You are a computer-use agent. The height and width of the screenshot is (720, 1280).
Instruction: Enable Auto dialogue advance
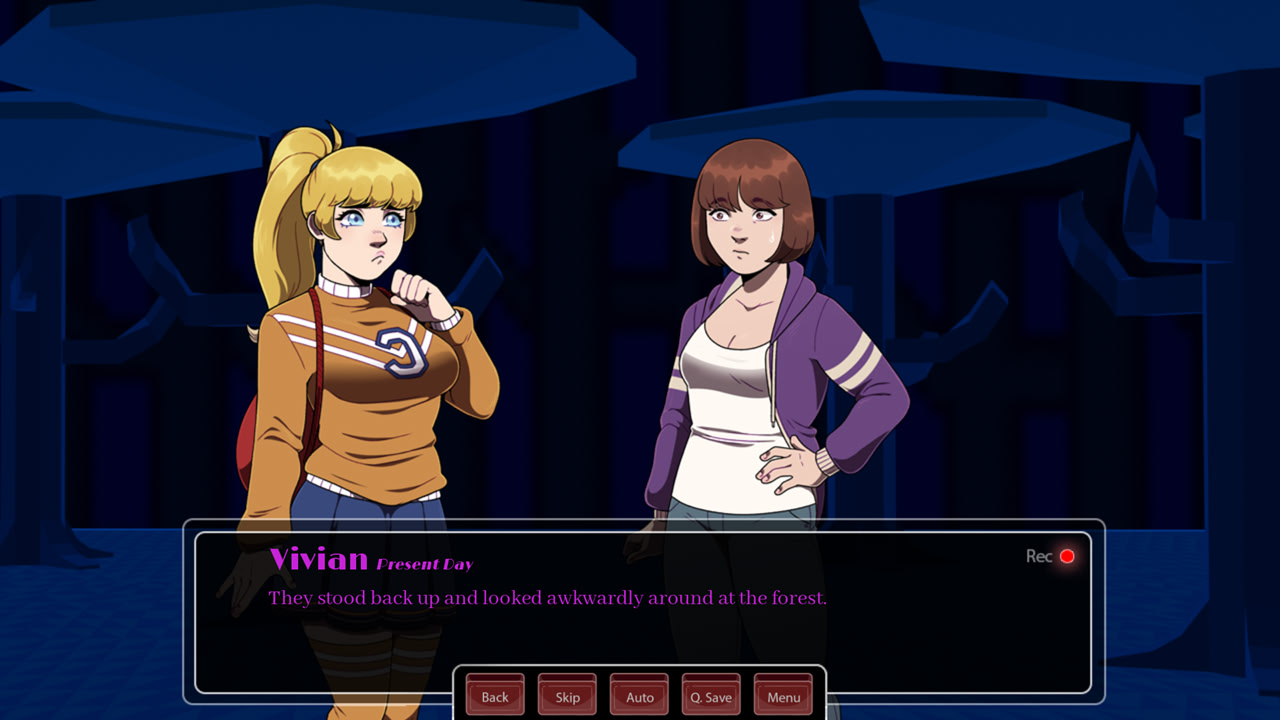click(x=639, y=696)
